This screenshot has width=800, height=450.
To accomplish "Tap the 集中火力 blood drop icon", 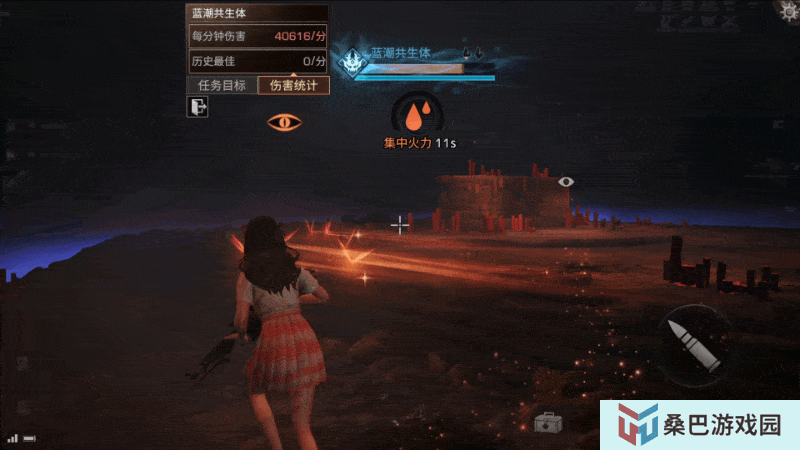I will [x=420, y=111].
